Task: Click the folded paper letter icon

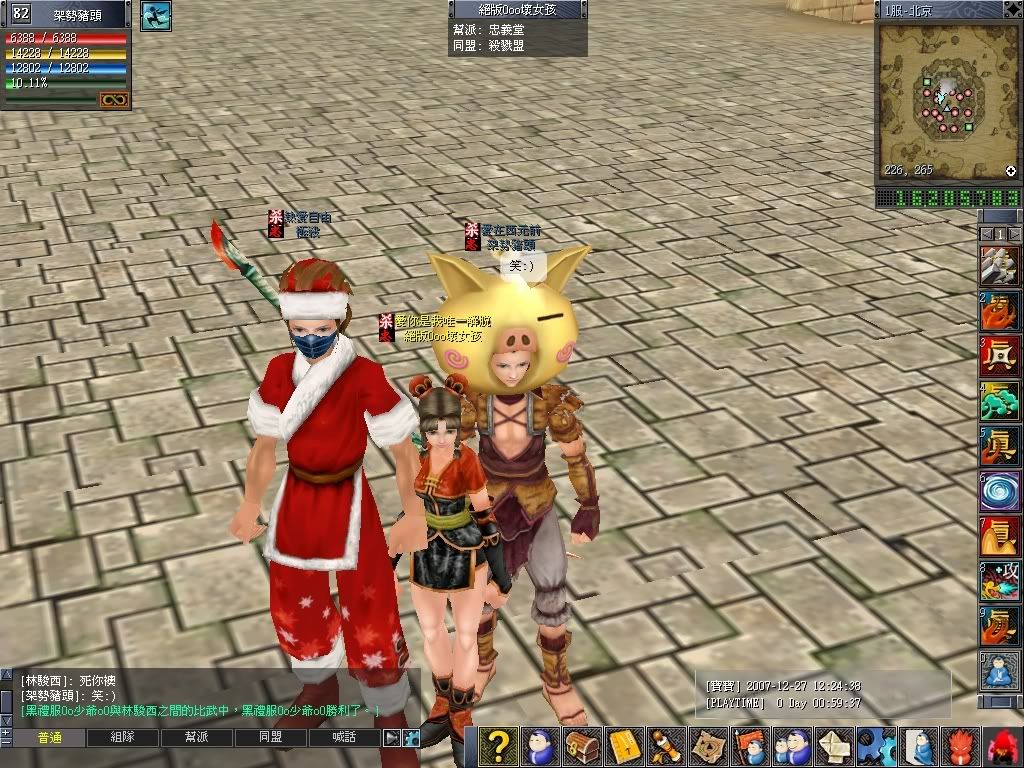Action: pyautogui.click(x=834, y=746)
